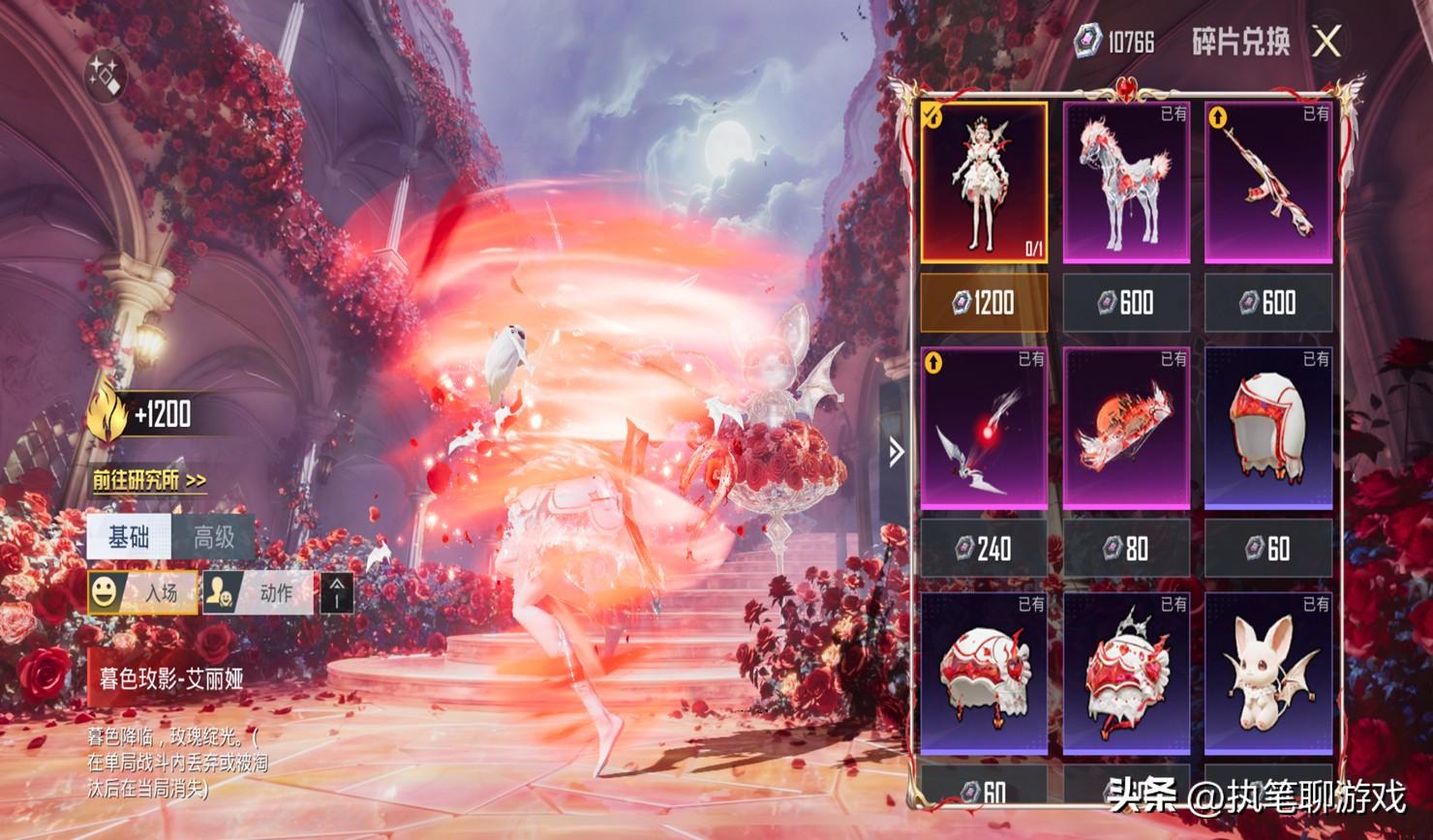Select the Alicia outfit set tile
1433x840 pixels.
pos(983,183)
